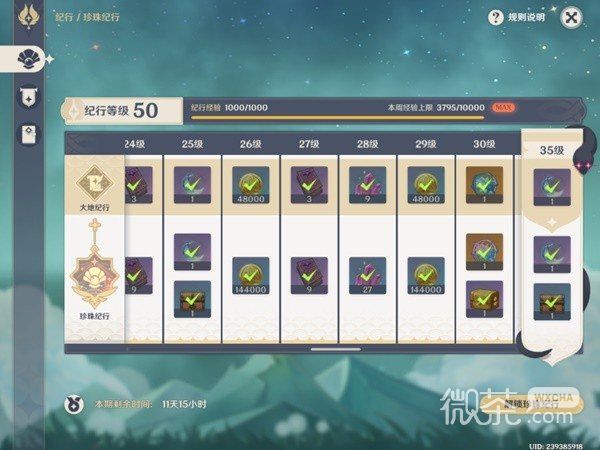This screenshot has width=600, height=450.
Task: Select the level 30 free reward item
Action: point(485,186)
